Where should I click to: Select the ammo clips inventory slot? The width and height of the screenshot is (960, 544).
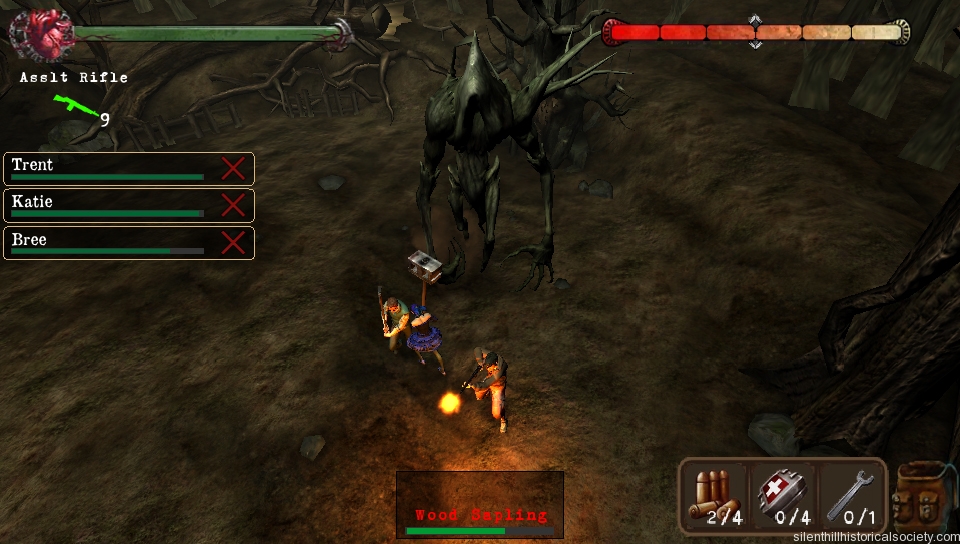click(717, 496)
